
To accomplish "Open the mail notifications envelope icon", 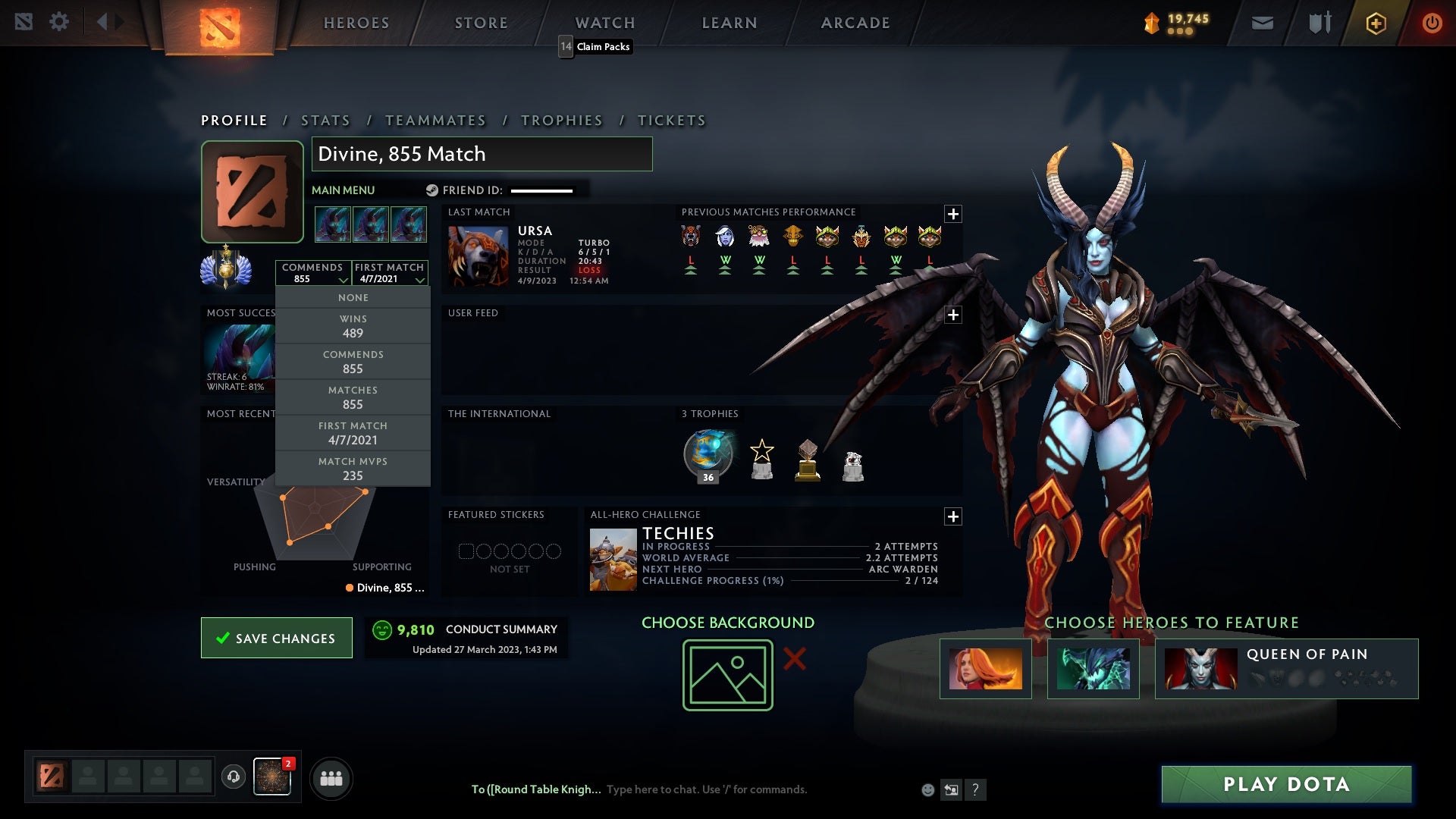I will (1261, 23).
